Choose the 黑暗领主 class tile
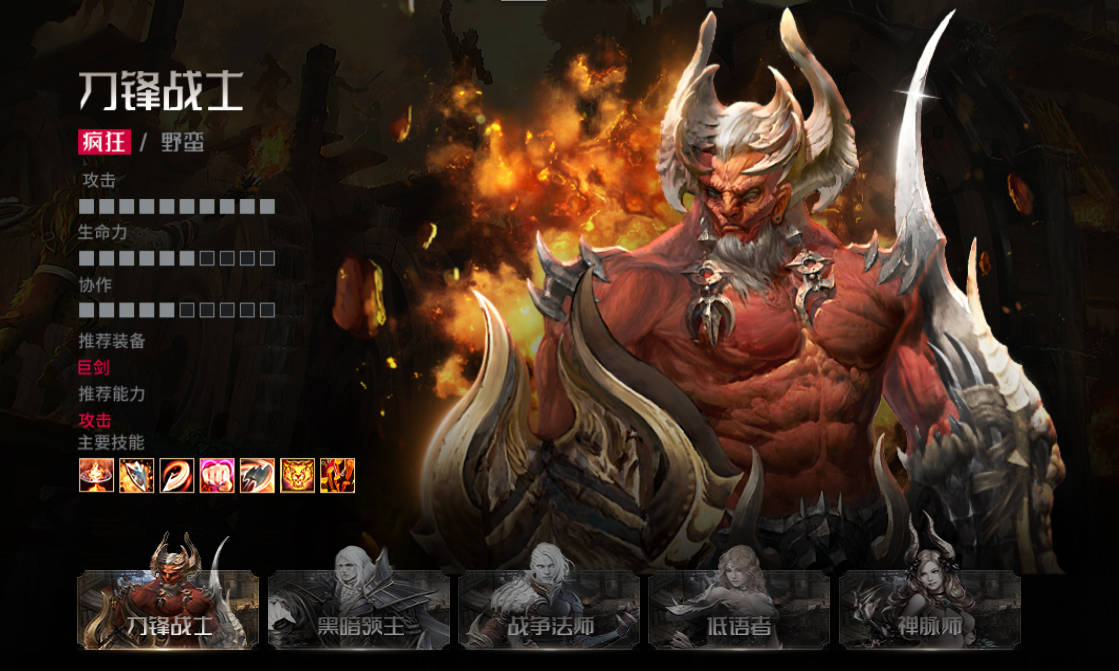Viewport: 1119px width, 671px height. coord(358,610)
